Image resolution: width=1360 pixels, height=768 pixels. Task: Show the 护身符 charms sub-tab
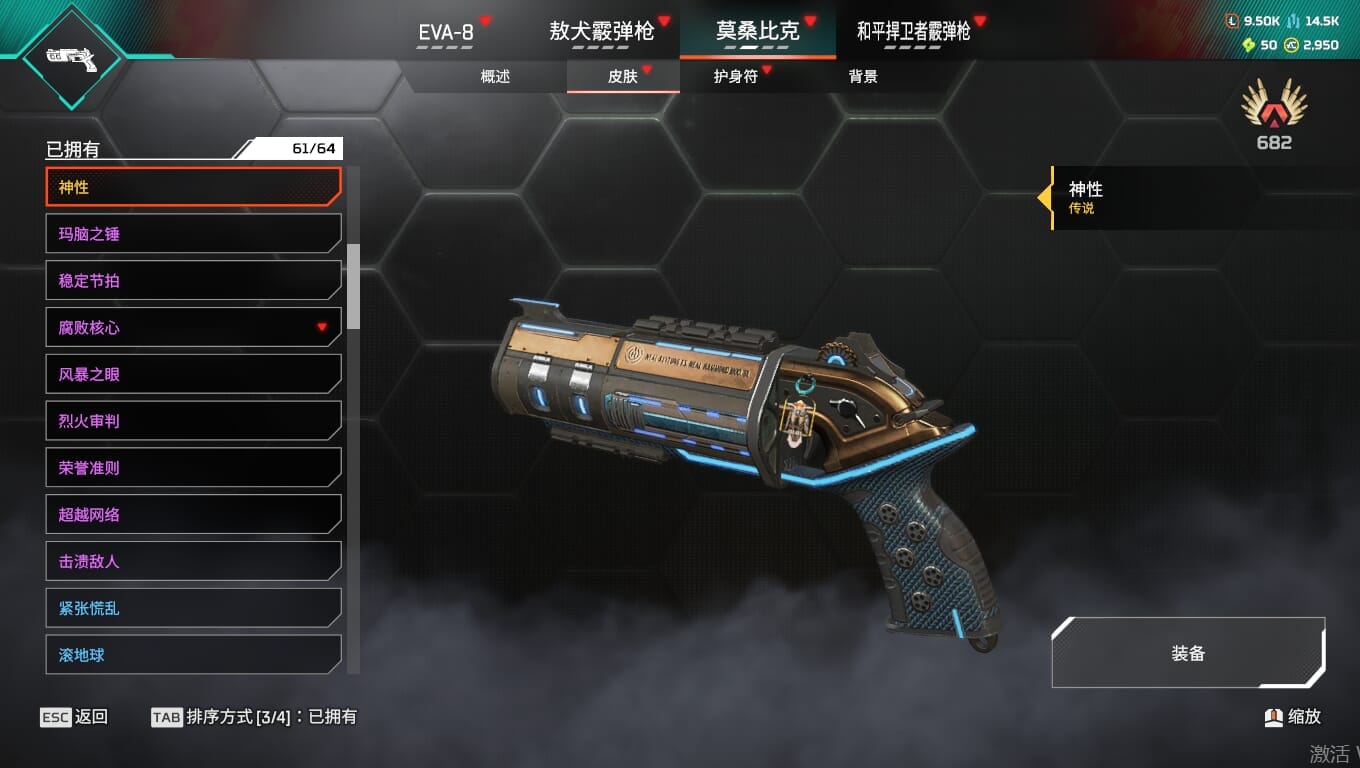click(736, 77)
